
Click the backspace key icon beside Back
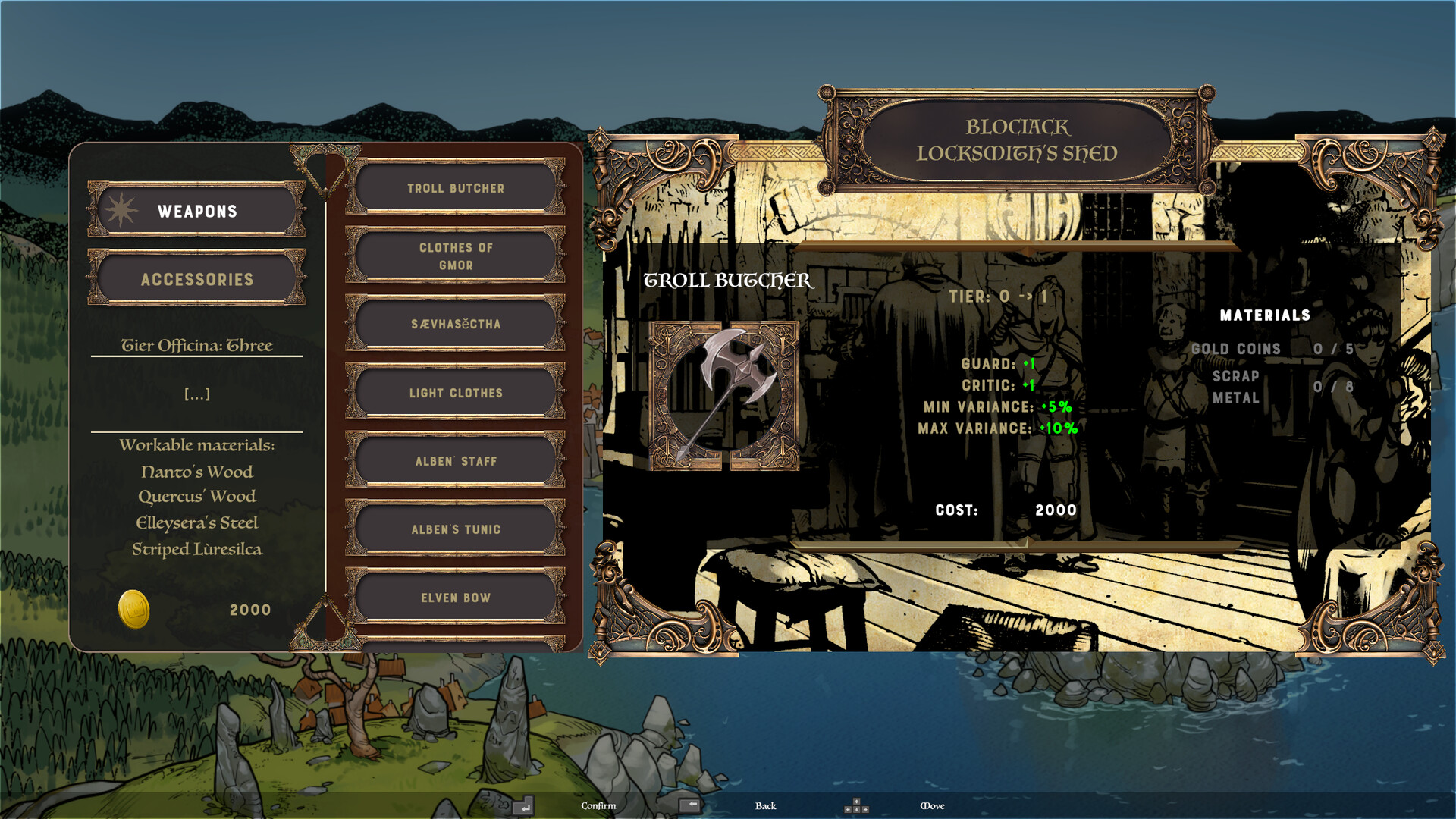tap(691, 806)
